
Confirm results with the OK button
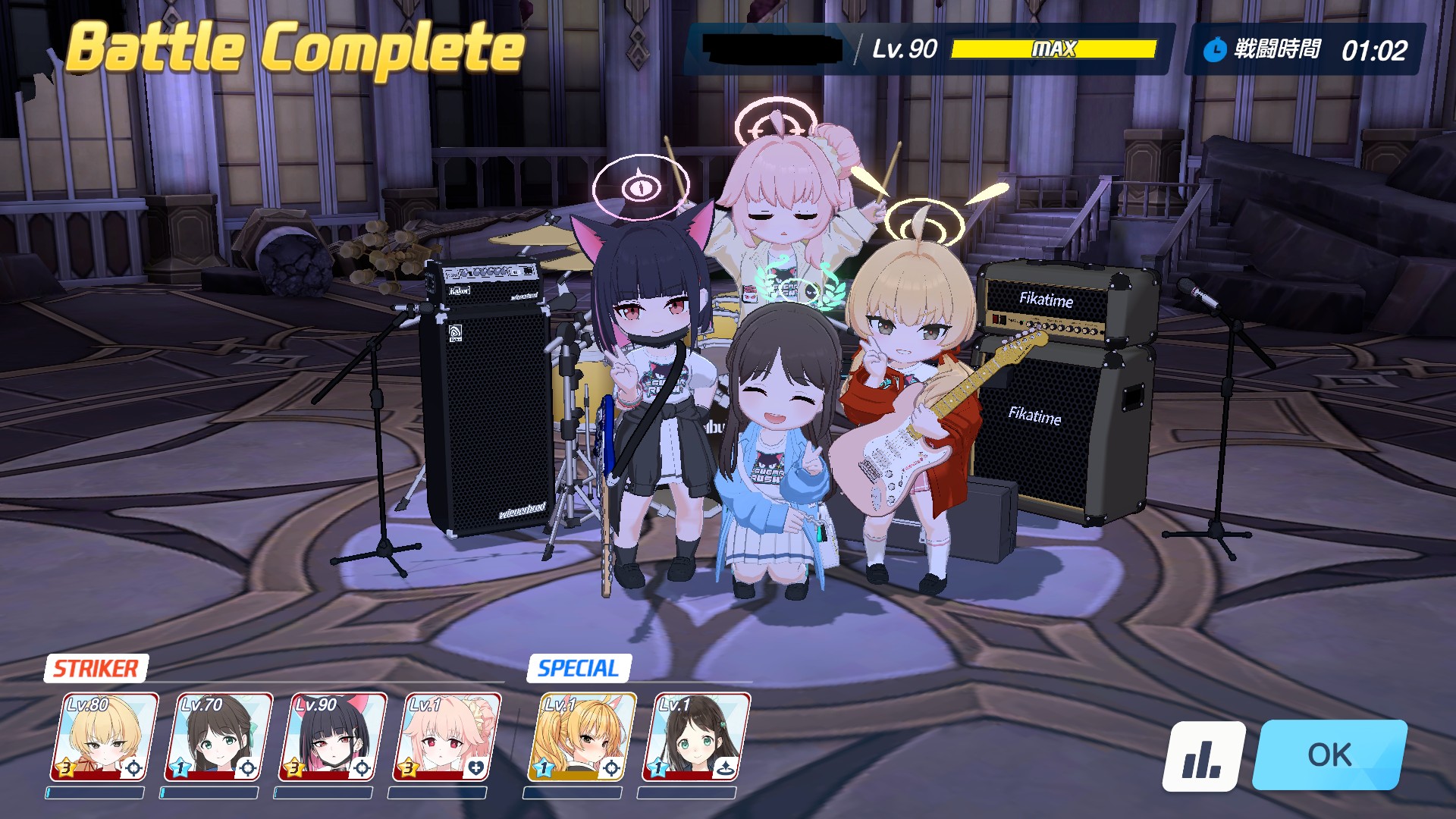pyautogui.click(x=1329, y=755)
